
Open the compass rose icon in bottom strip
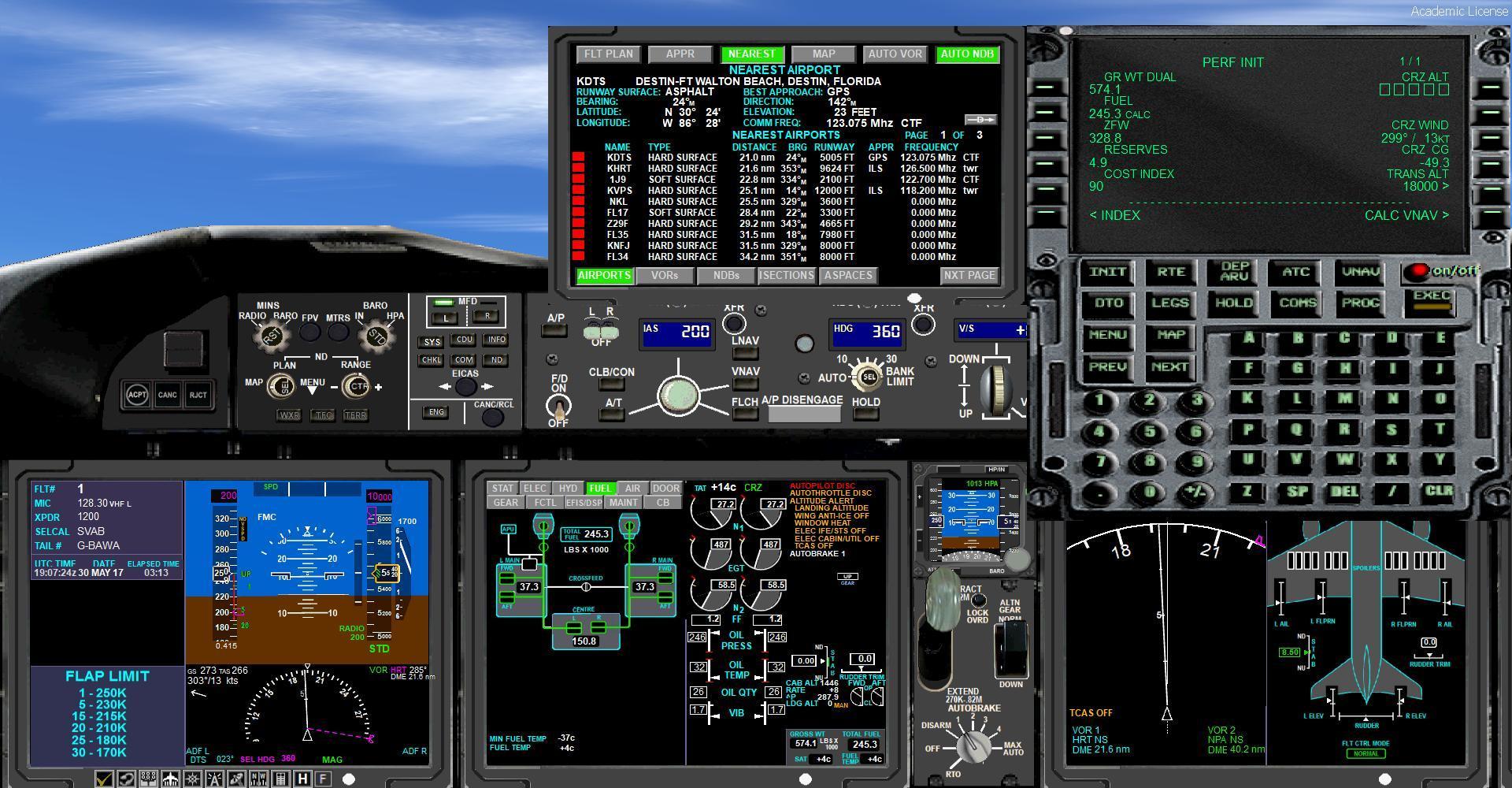click(x=191, y=779)
